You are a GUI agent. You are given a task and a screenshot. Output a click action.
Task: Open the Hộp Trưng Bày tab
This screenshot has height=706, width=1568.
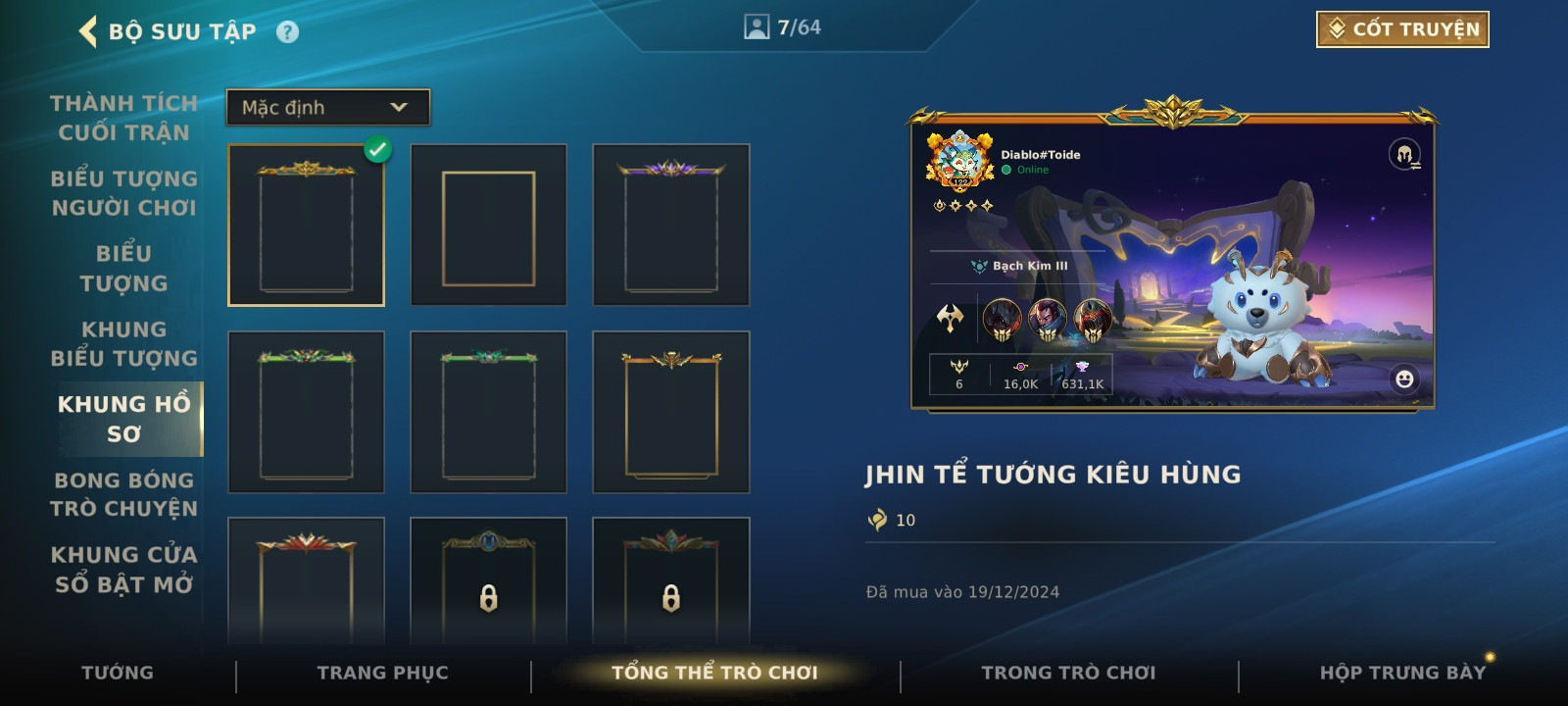click(1402, 673)
